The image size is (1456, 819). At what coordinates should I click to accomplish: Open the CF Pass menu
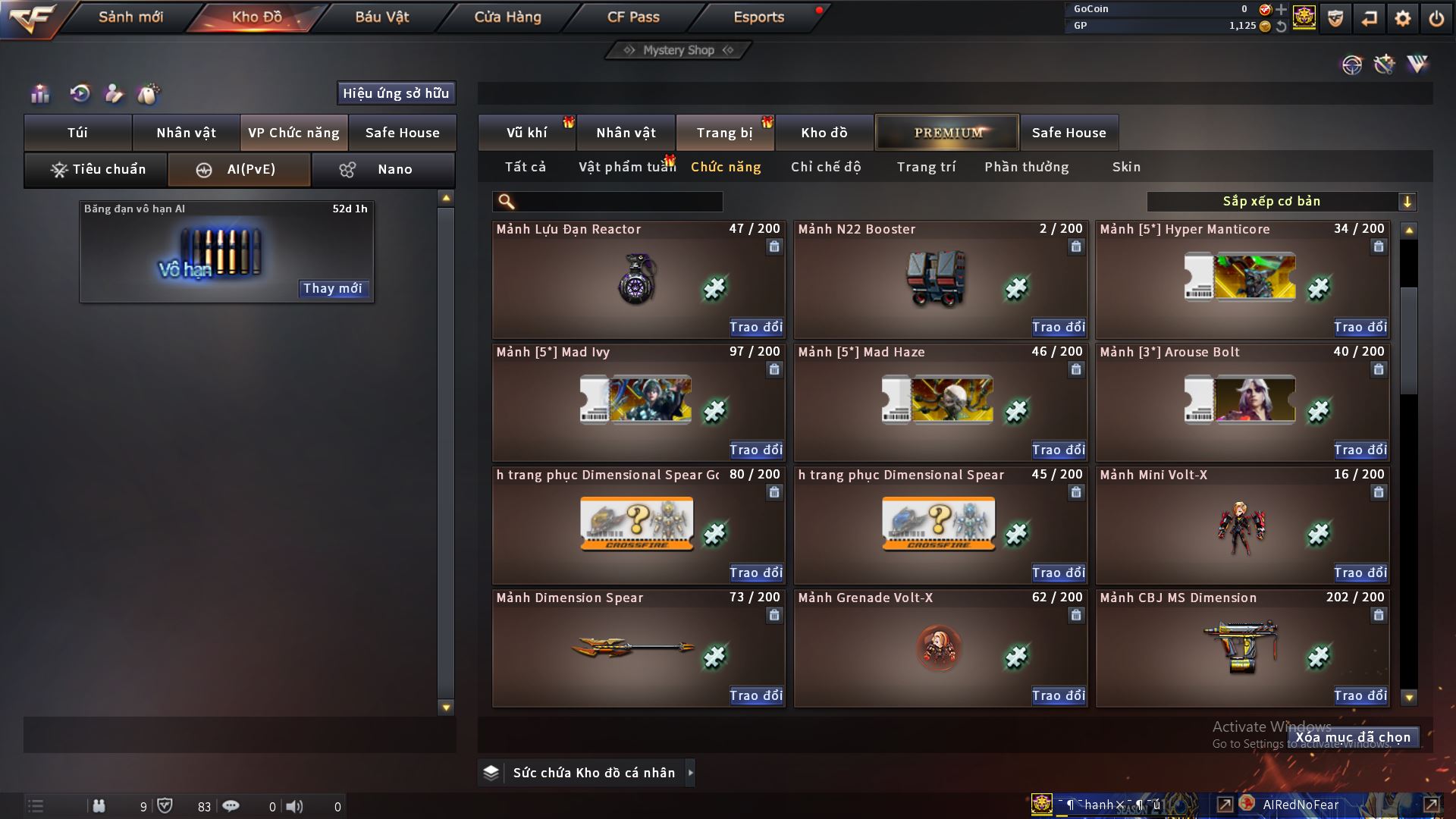coord(633,17)
